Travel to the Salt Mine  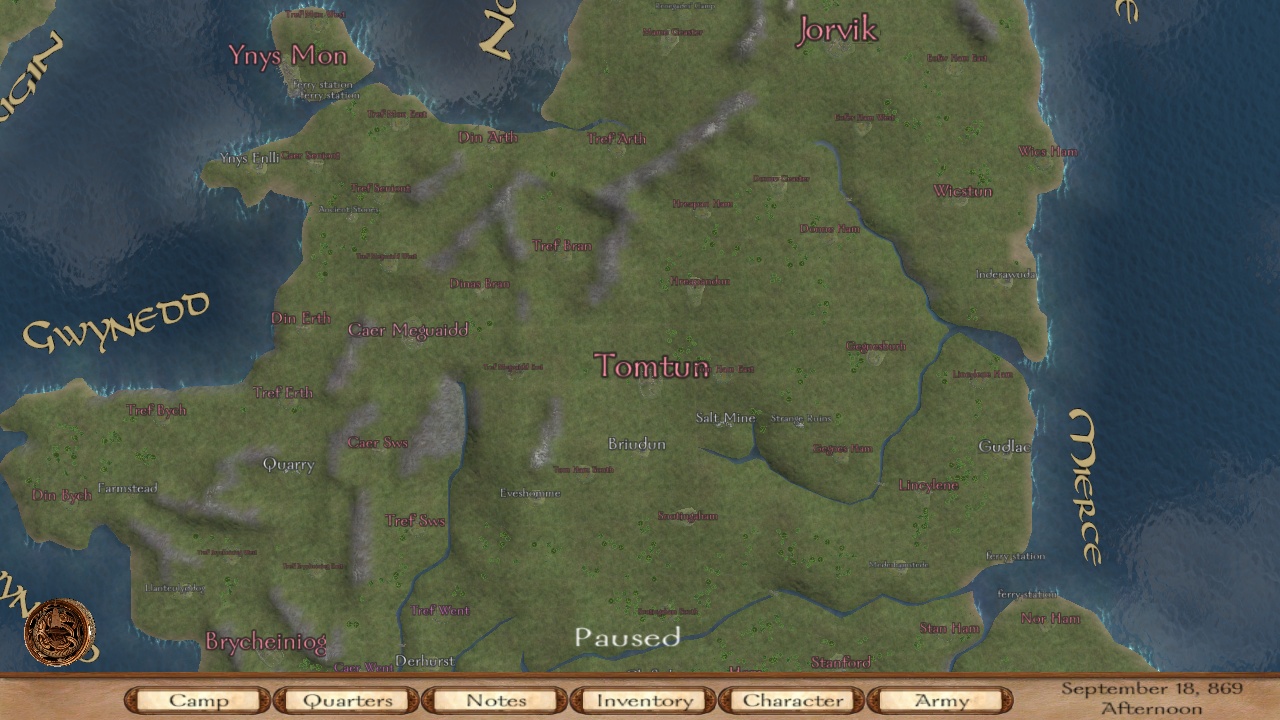tap(724, 418)
